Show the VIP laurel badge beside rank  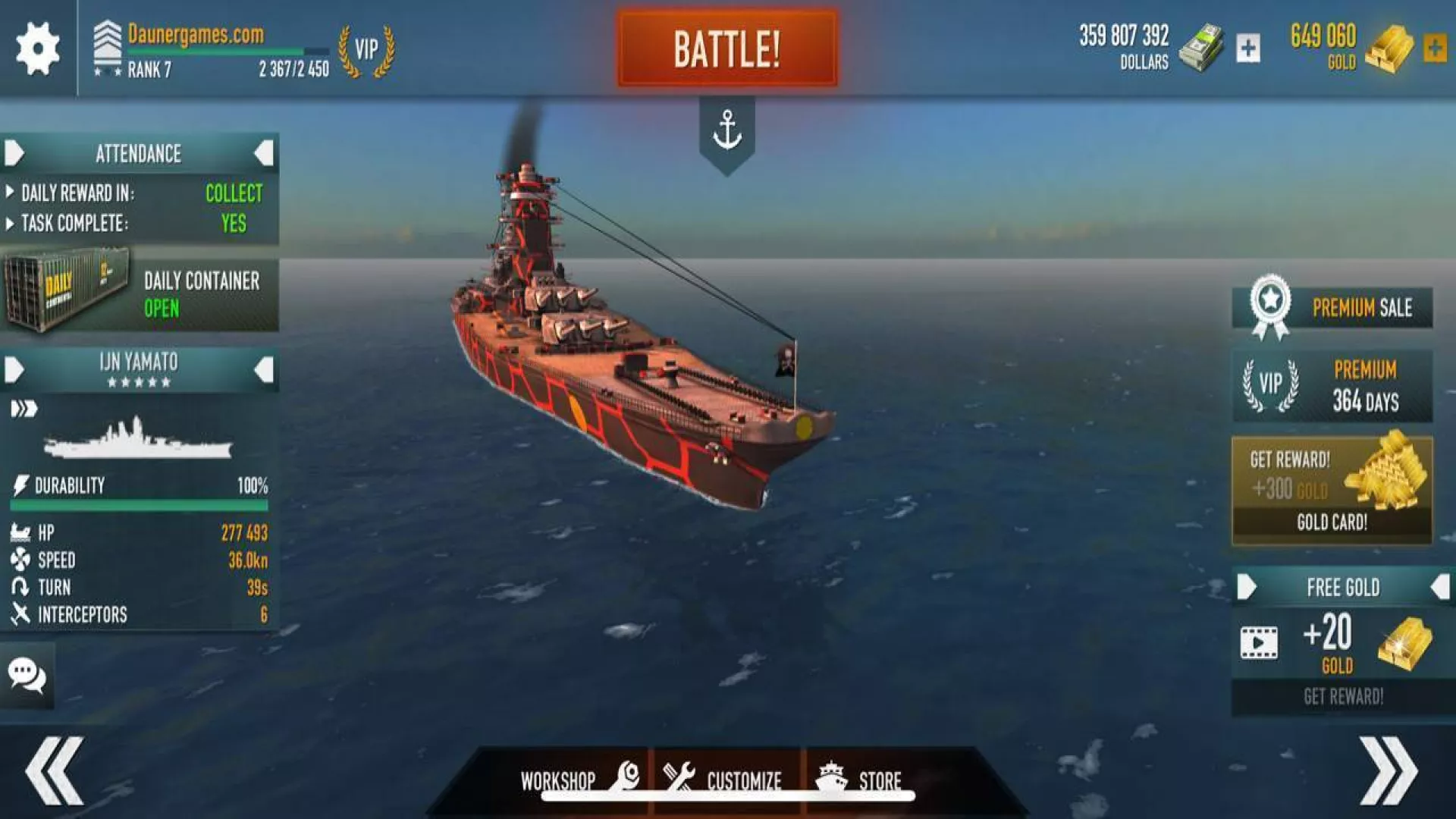click(366, 50)
